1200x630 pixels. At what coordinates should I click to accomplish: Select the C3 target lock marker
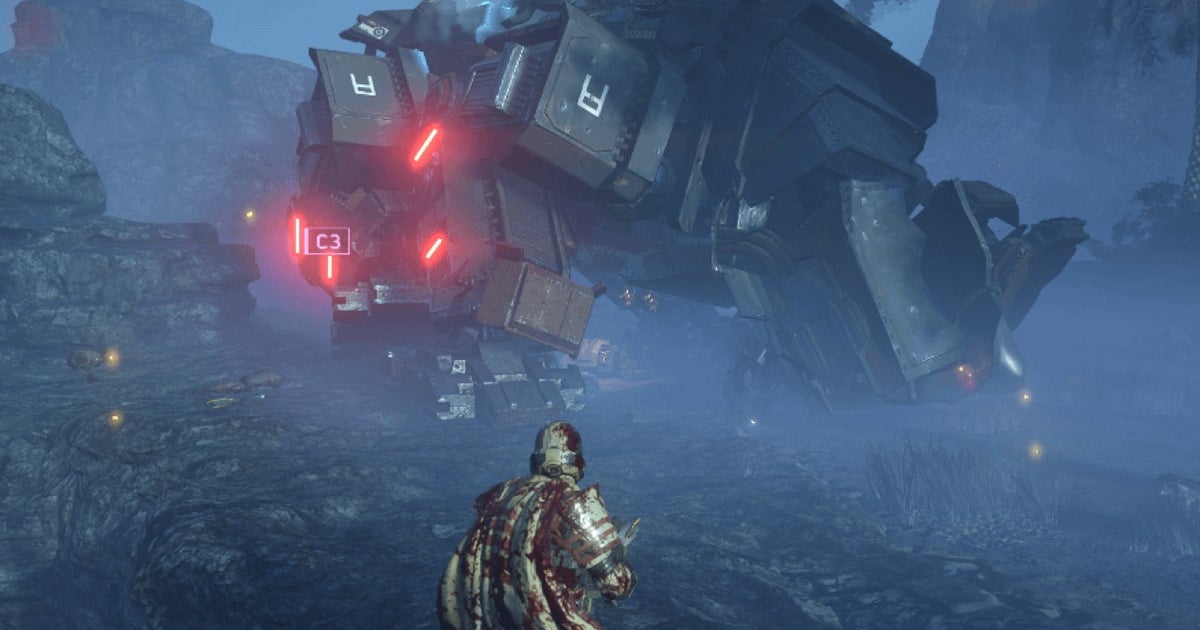click(328, 241)
